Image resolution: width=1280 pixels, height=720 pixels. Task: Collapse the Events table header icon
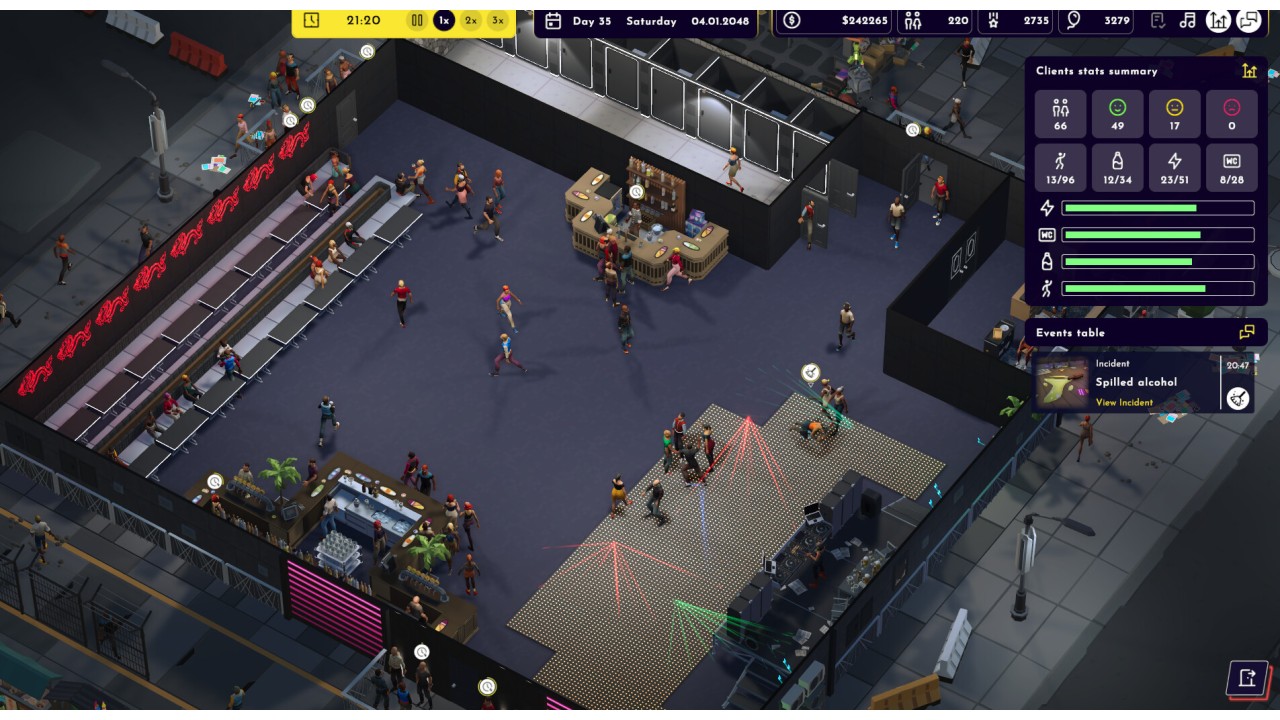[x=1247, y=332]
